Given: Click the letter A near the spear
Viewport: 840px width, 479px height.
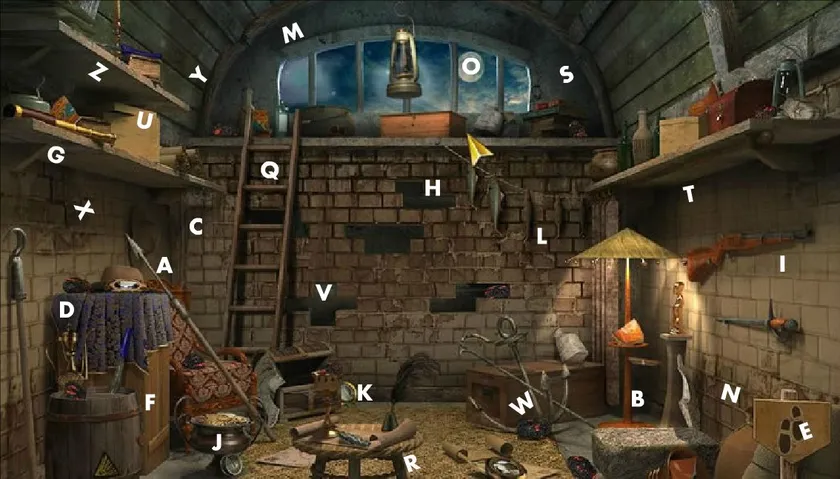Looking at the screenshot, I should pyautogui.click(x=165, y=265).
